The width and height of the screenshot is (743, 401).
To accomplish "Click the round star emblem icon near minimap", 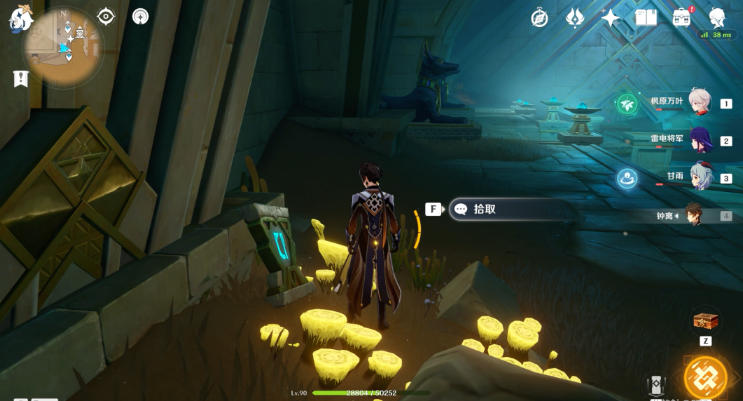I will coord(140,16).
